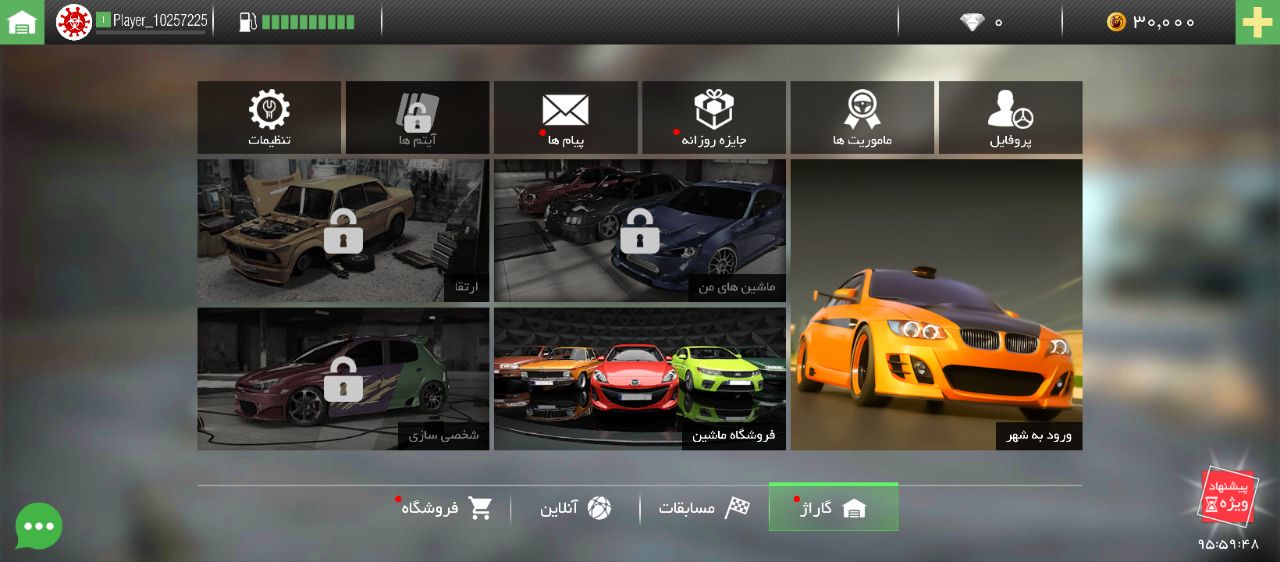This screenshot has width=1280, height=562.
Task: Open the ماموریت ها missions tile
Action: pyautogui.click(x=862, y=117)
